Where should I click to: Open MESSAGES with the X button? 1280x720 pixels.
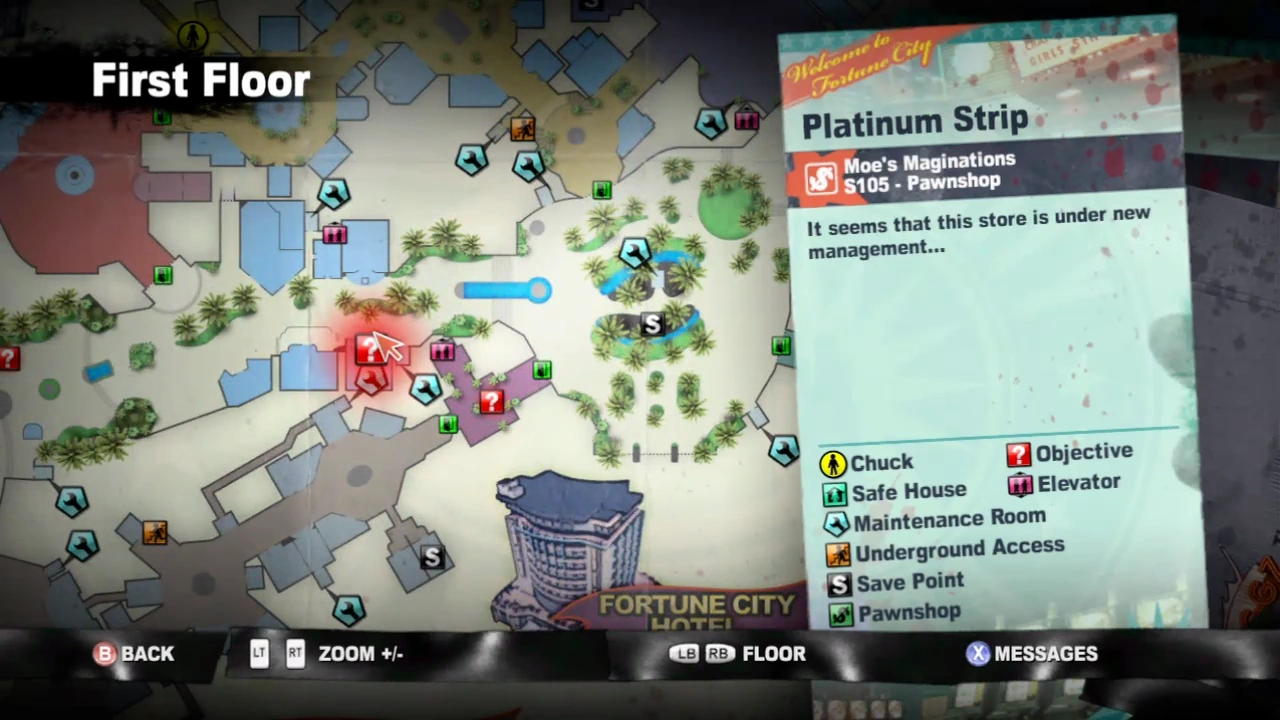(x=1032, y=653)
